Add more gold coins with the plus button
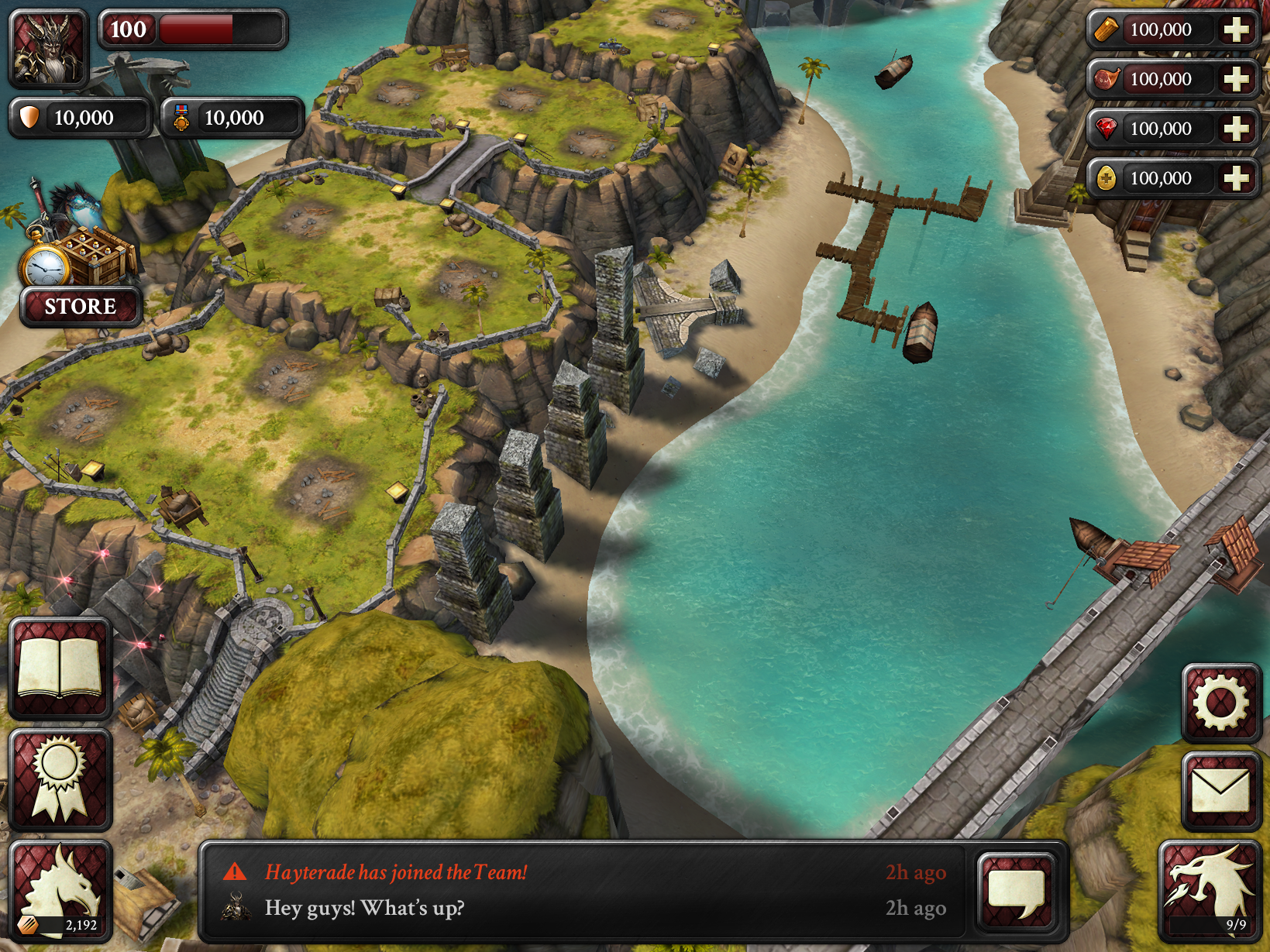Viewport: 1270px width, 952px height. pos(1235,179)
